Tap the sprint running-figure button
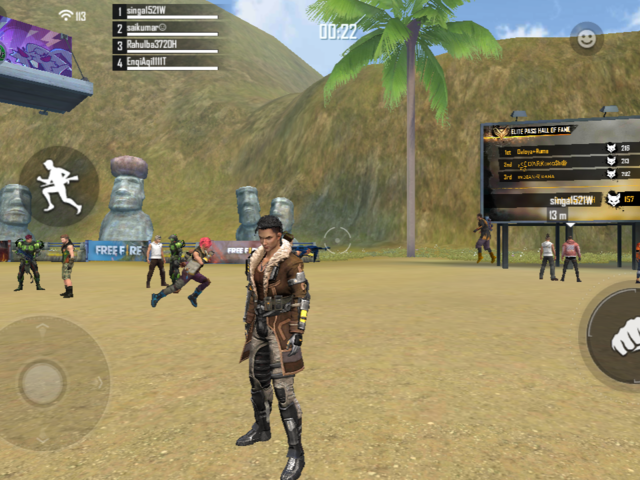This screenshot has width=640, height=480. point(58,186)
